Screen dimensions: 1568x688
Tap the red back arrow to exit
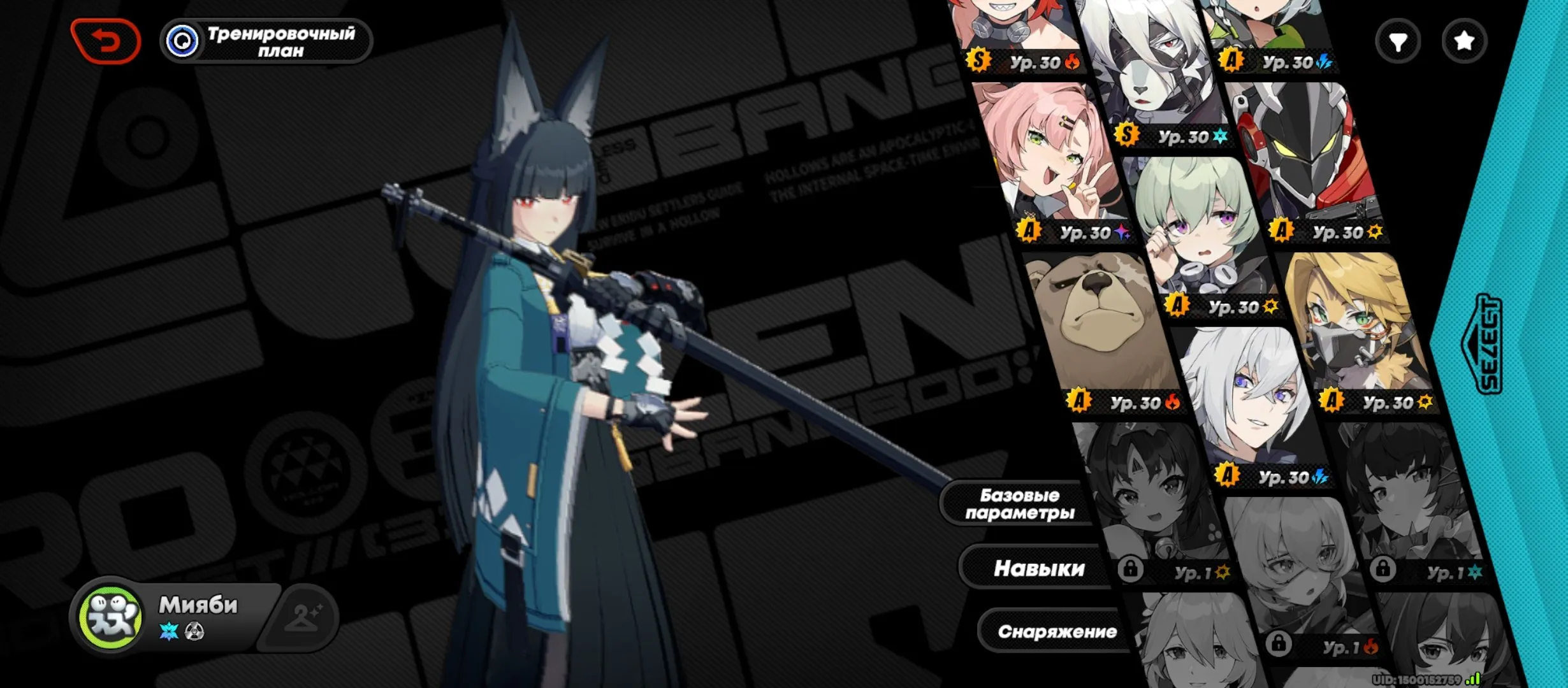107,40
